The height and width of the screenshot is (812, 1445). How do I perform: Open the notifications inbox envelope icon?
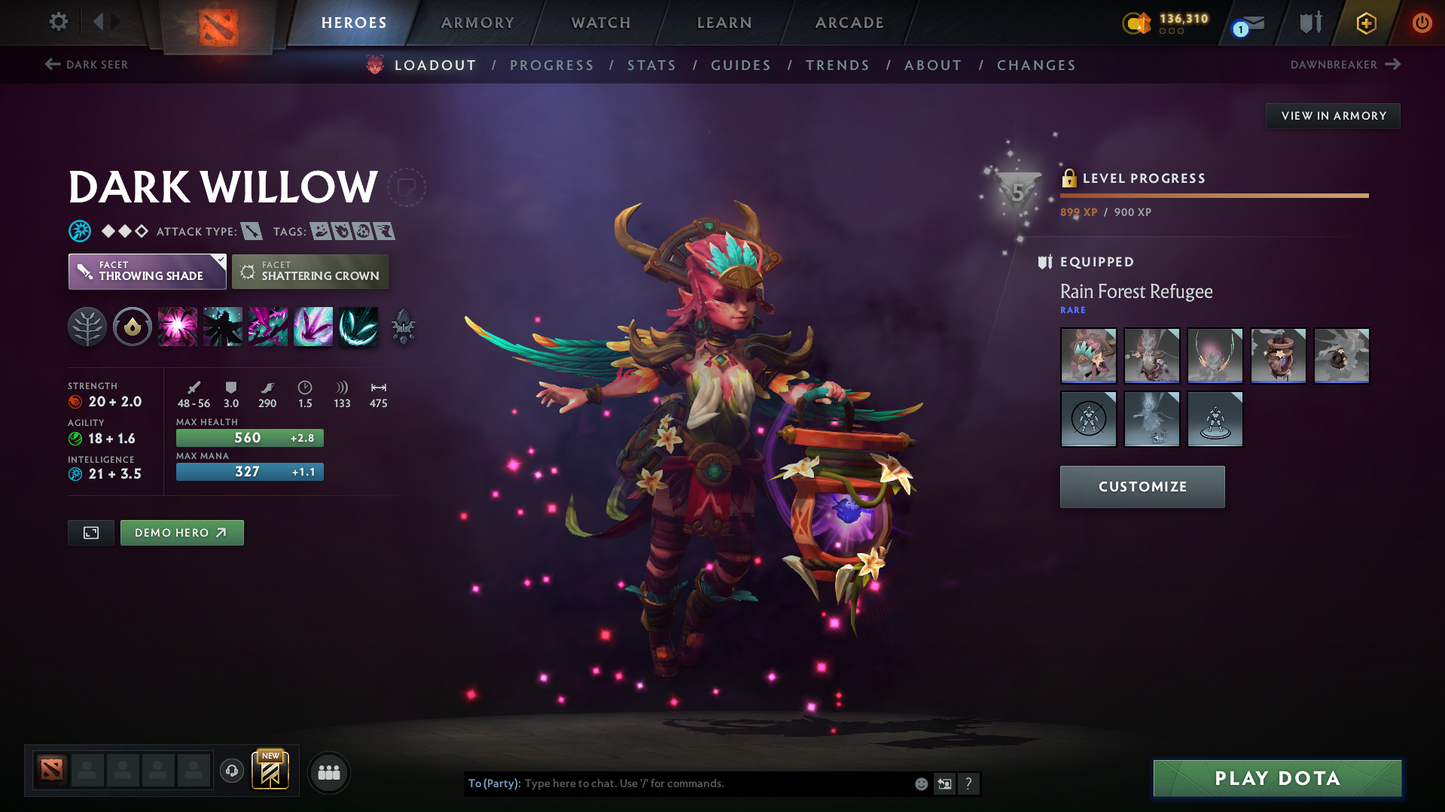click(1252, 23)
